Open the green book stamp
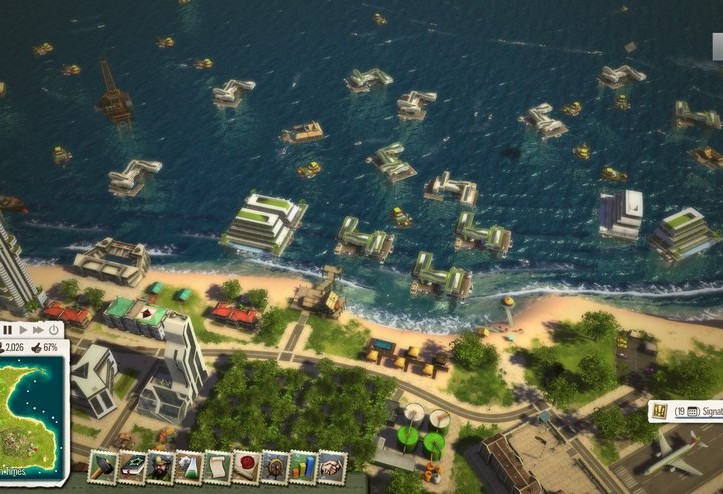 132,467
